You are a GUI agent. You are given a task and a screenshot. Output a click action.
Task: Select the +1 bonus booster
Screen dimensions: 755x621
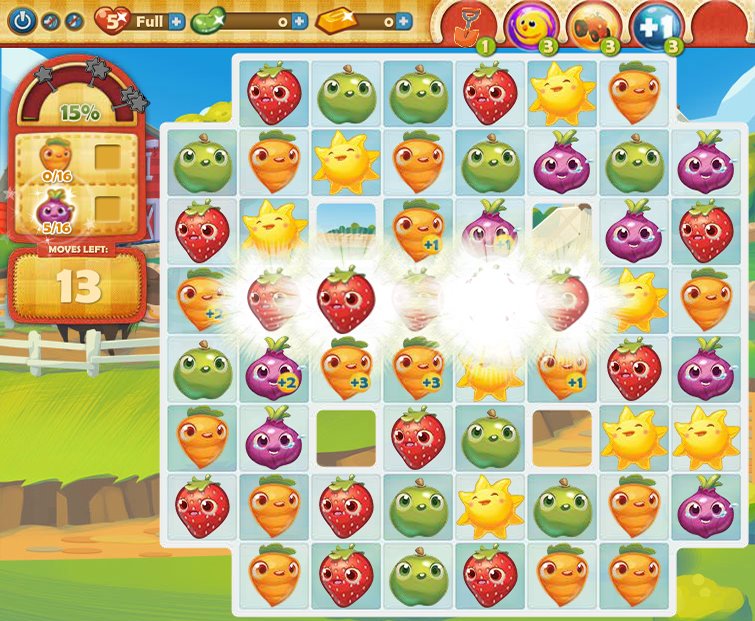pos(657,24)
